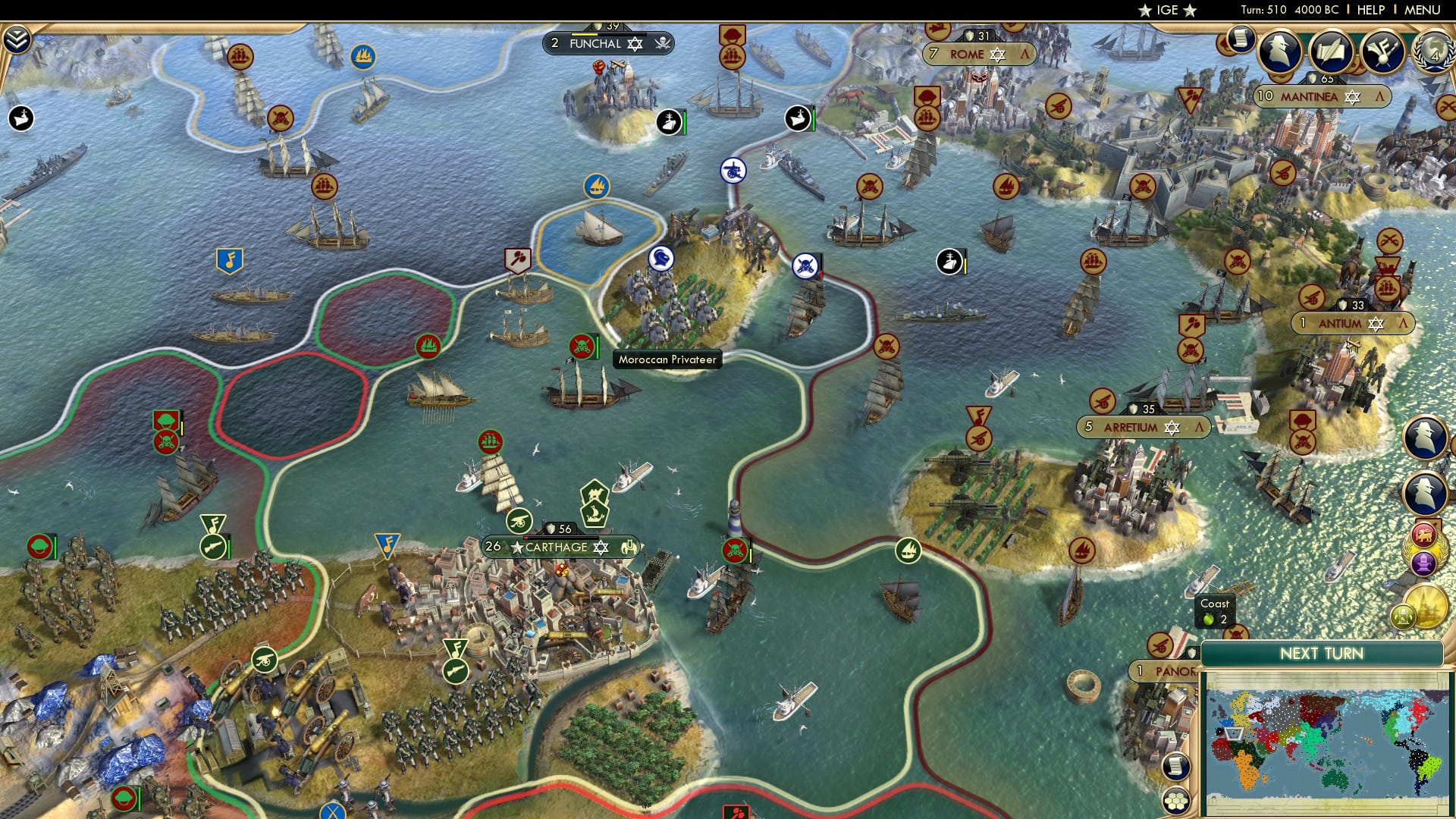This screenshot has width=1456, height=819.
Task: Open the MENU in the top bar
Action: click(1422, 9)
